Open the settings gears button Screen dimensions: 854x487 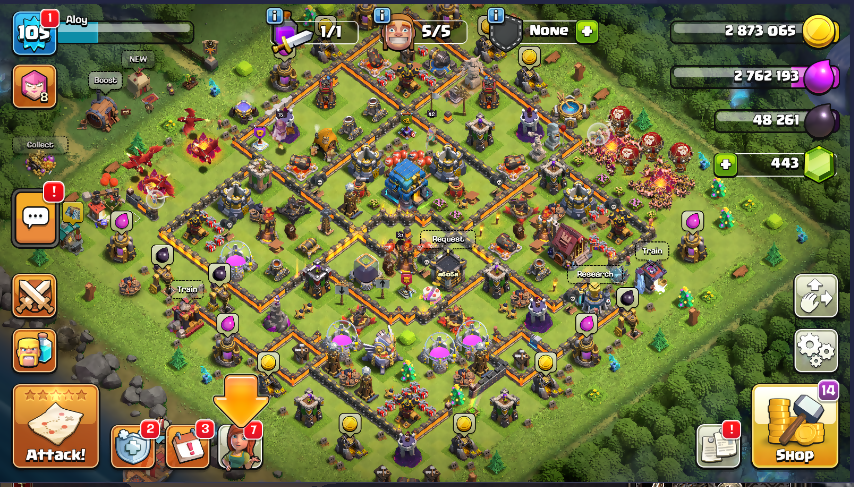[815, 350]
